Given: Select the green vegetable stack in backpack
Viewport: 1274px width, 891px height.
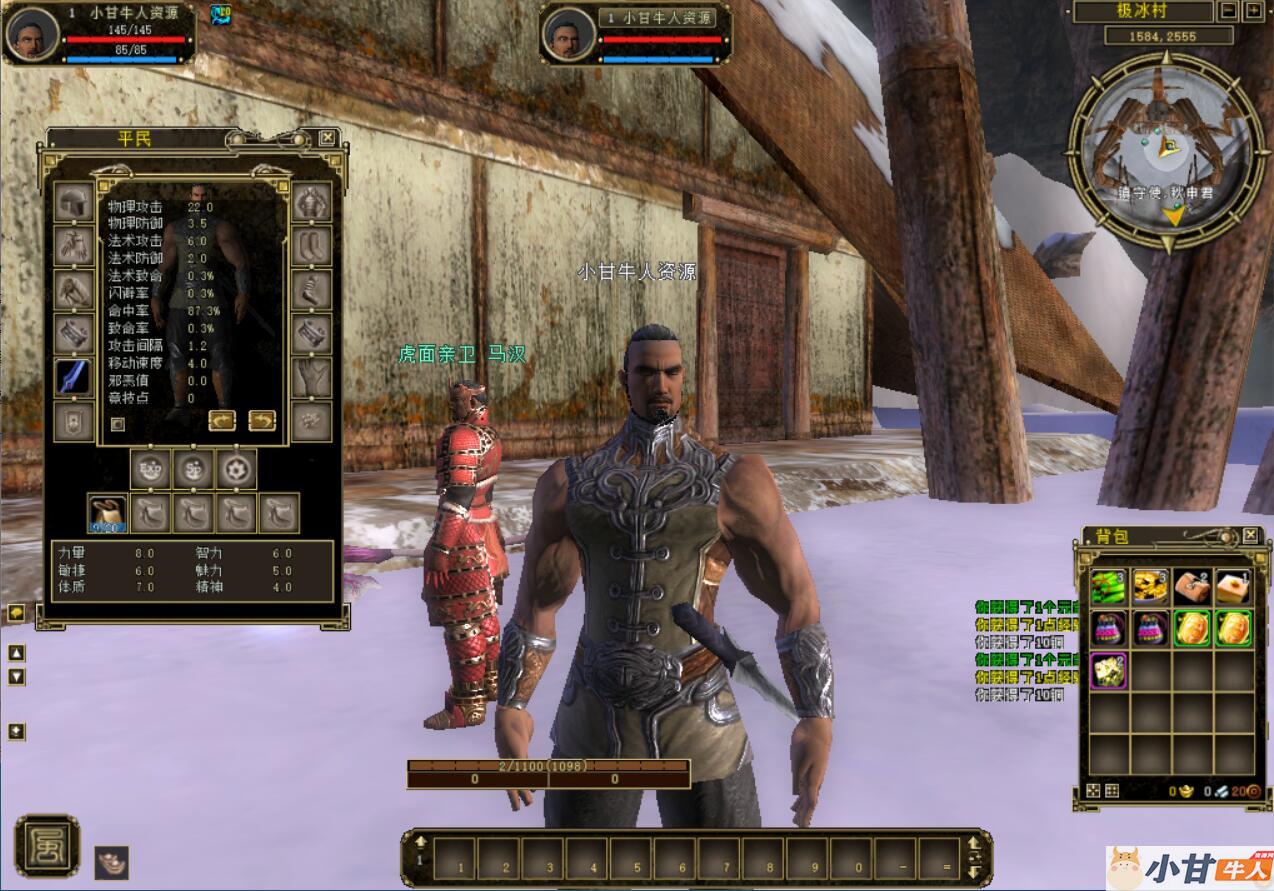Looking at the screenshot, I should (1108, 586).
